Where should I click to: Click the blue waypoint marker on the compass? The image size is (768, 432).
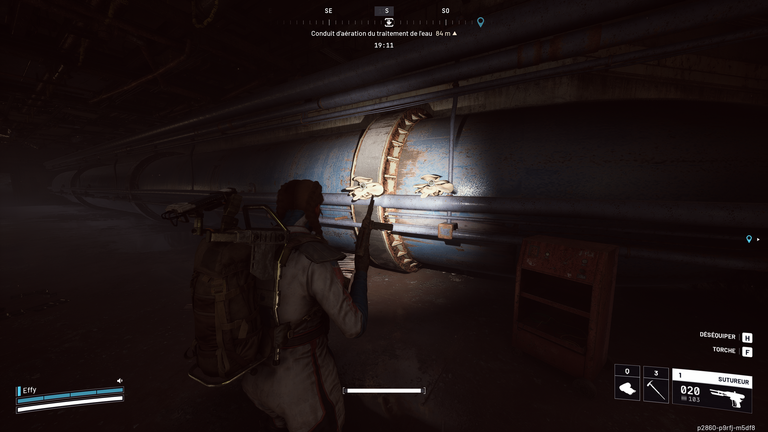[481, 22]
